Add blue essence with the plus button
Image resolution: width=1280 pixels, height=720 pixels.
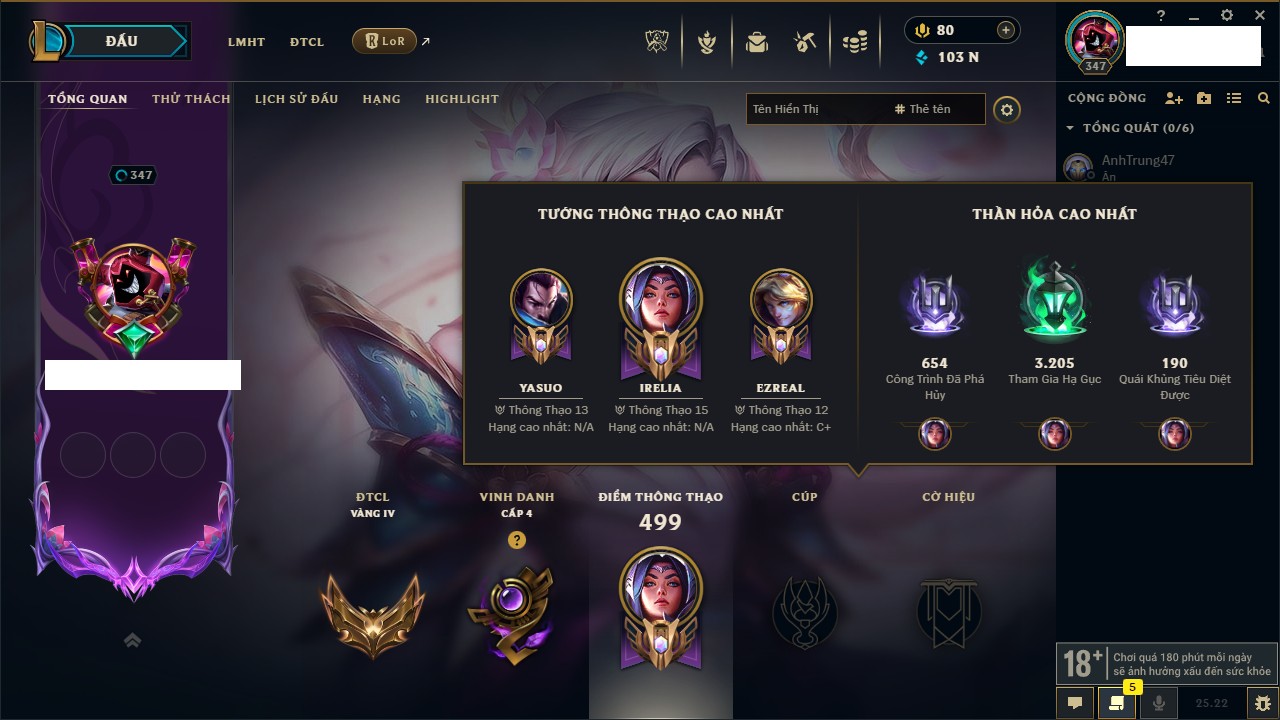[x=1005, y=30]
